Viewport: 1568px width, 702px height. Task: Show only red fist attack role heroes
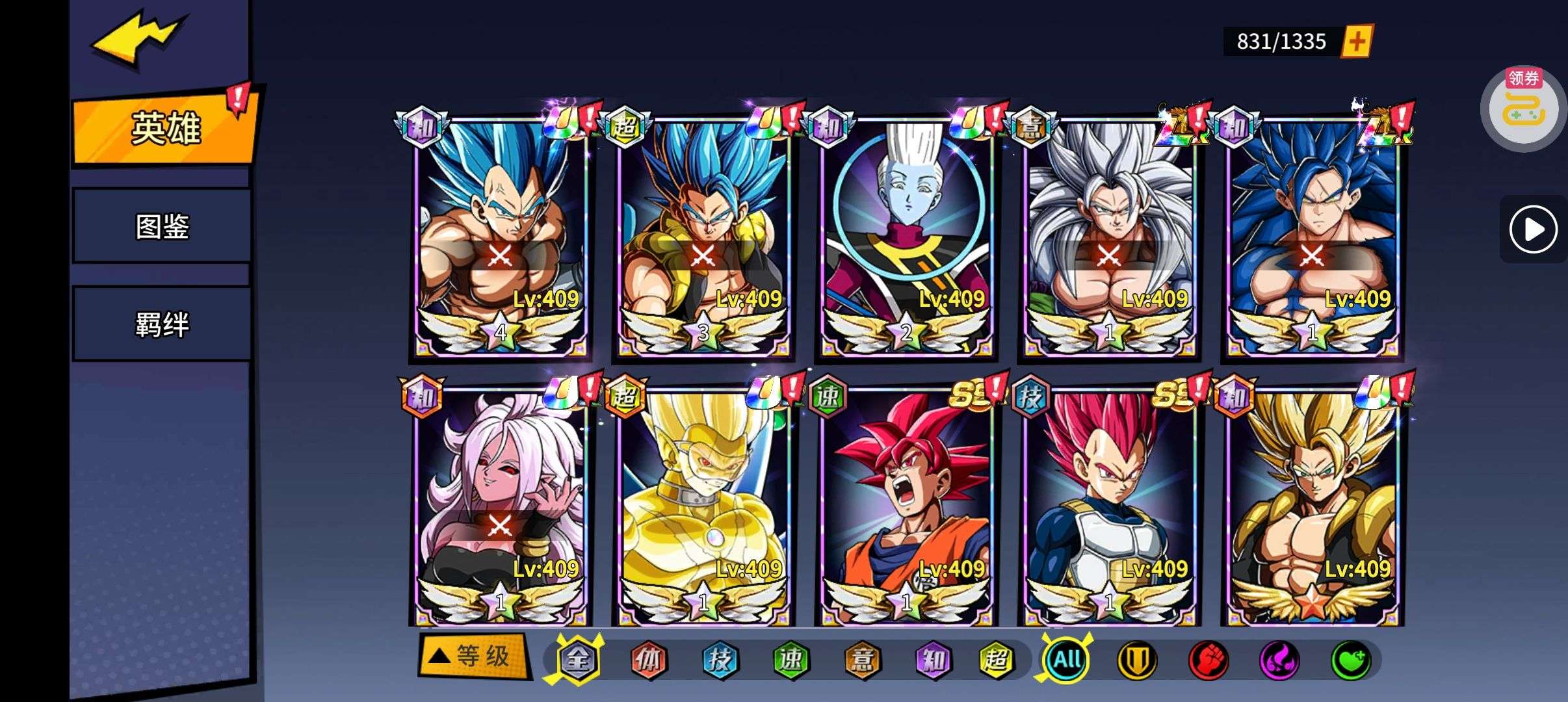pyautogui.click(x=1208, y=660)
